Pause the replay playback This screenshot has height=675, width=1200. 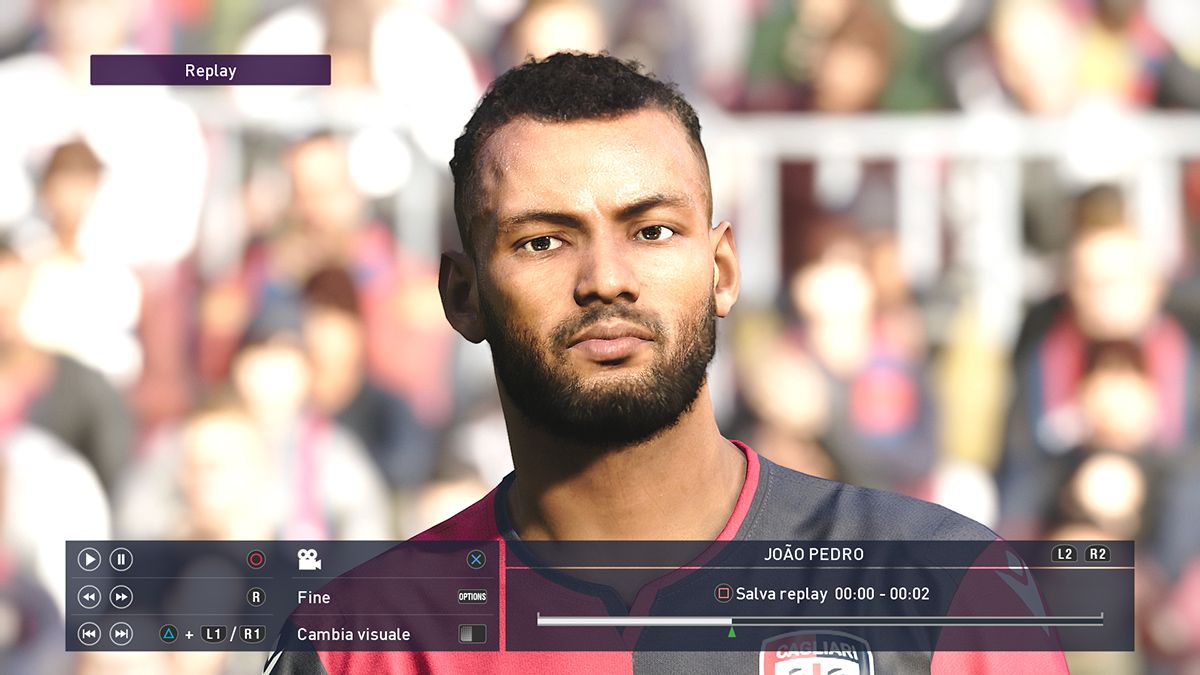coord(121,560)
